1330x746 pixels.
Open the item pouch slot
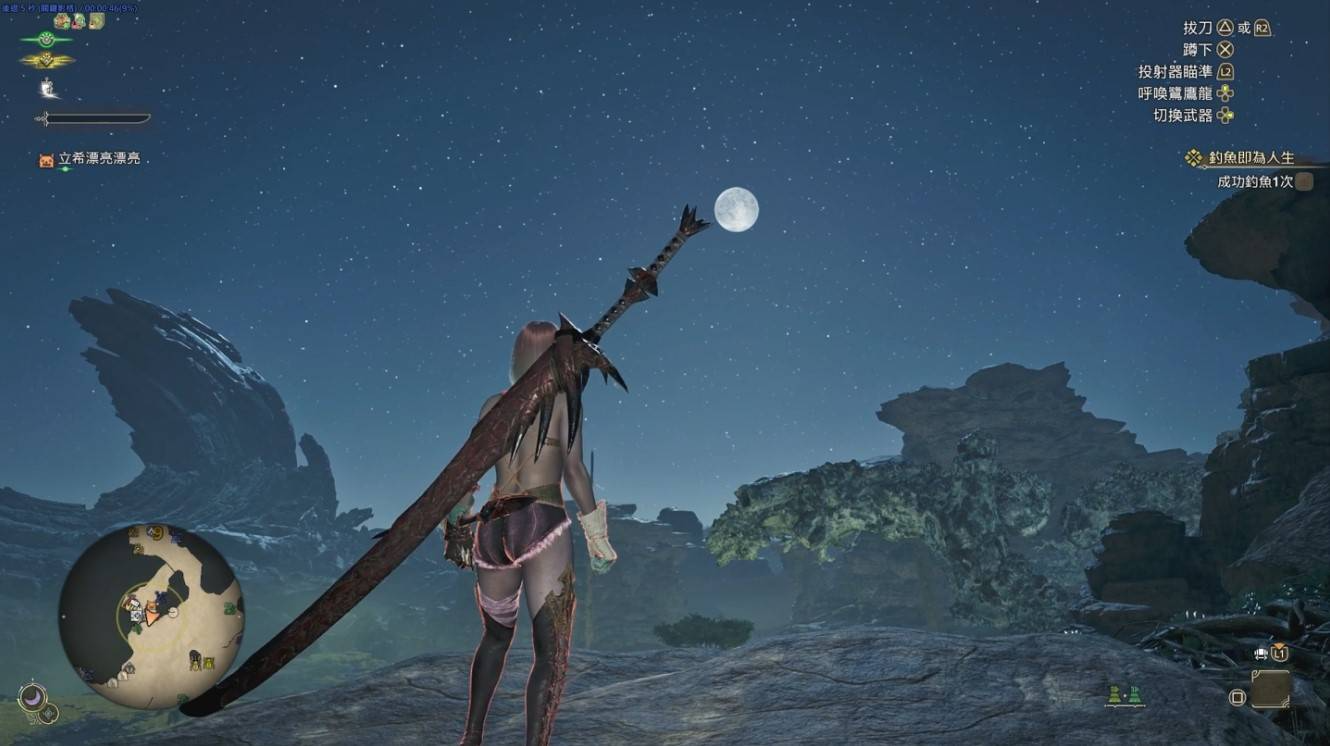point(1270,688)
